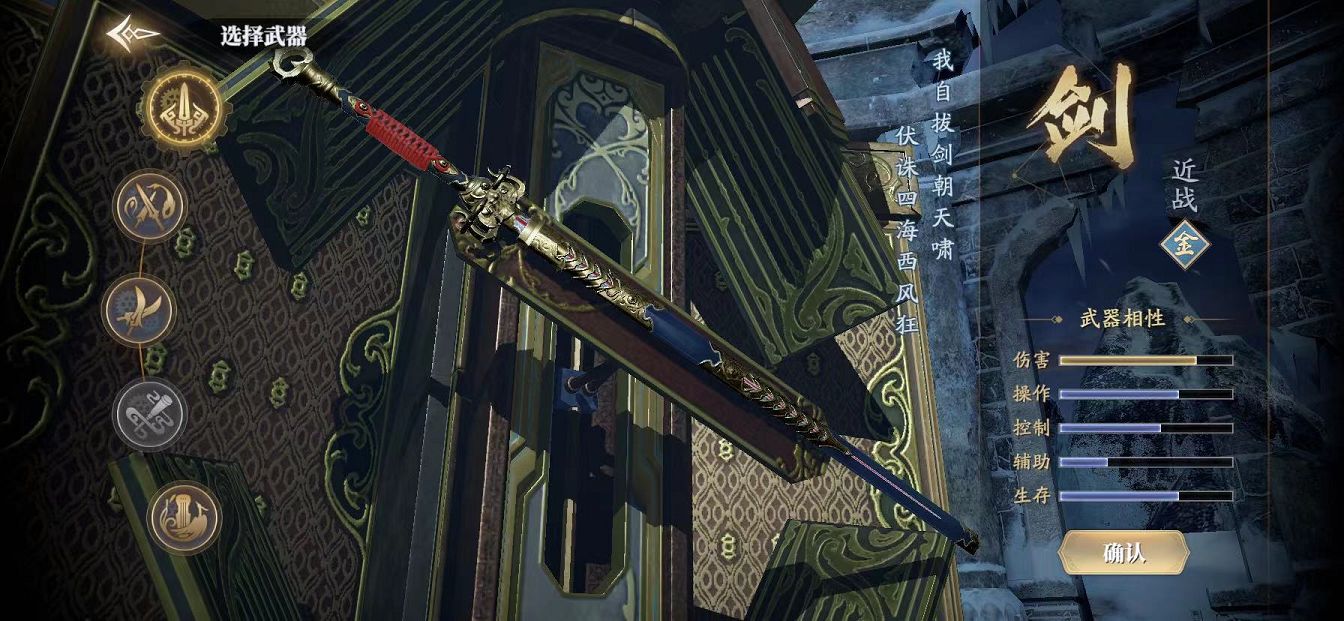
Task: Go back using the arrow icon
Action: pyautogui.click(x=134, y=36)
